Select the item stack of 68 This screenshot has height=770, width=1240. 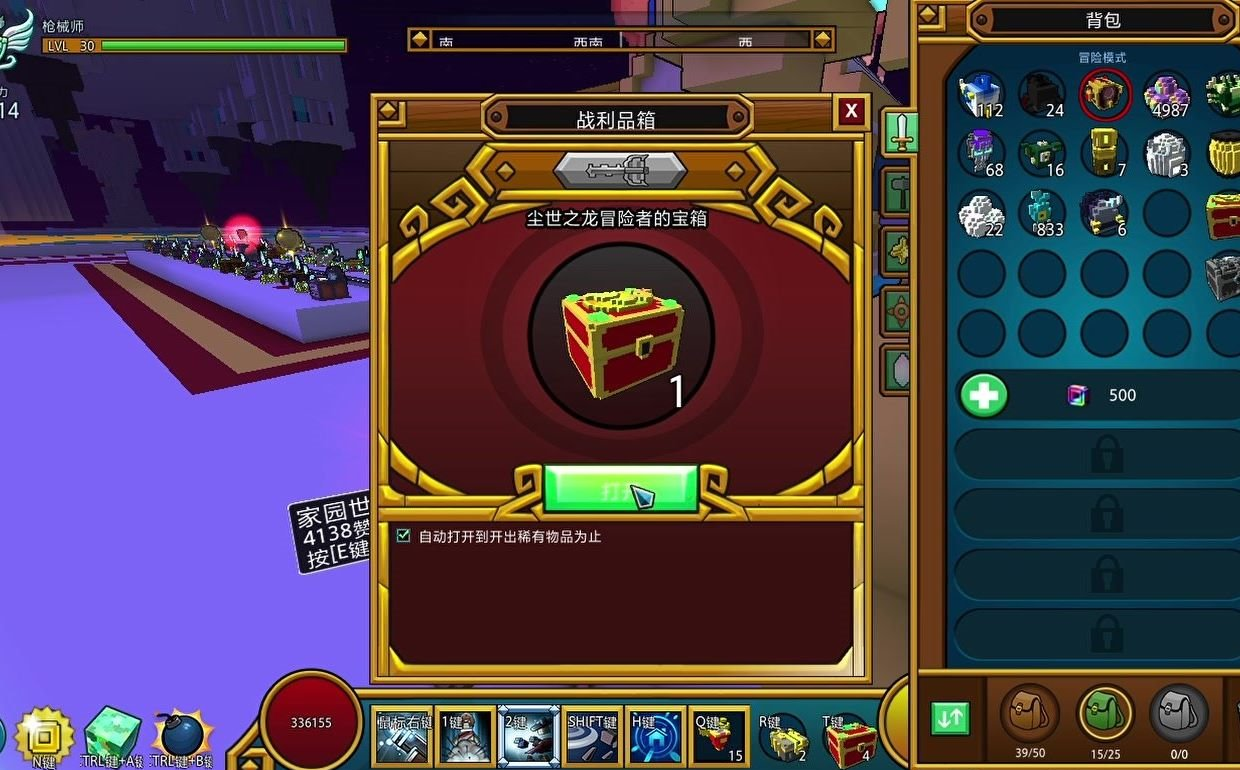pos(981,153)
